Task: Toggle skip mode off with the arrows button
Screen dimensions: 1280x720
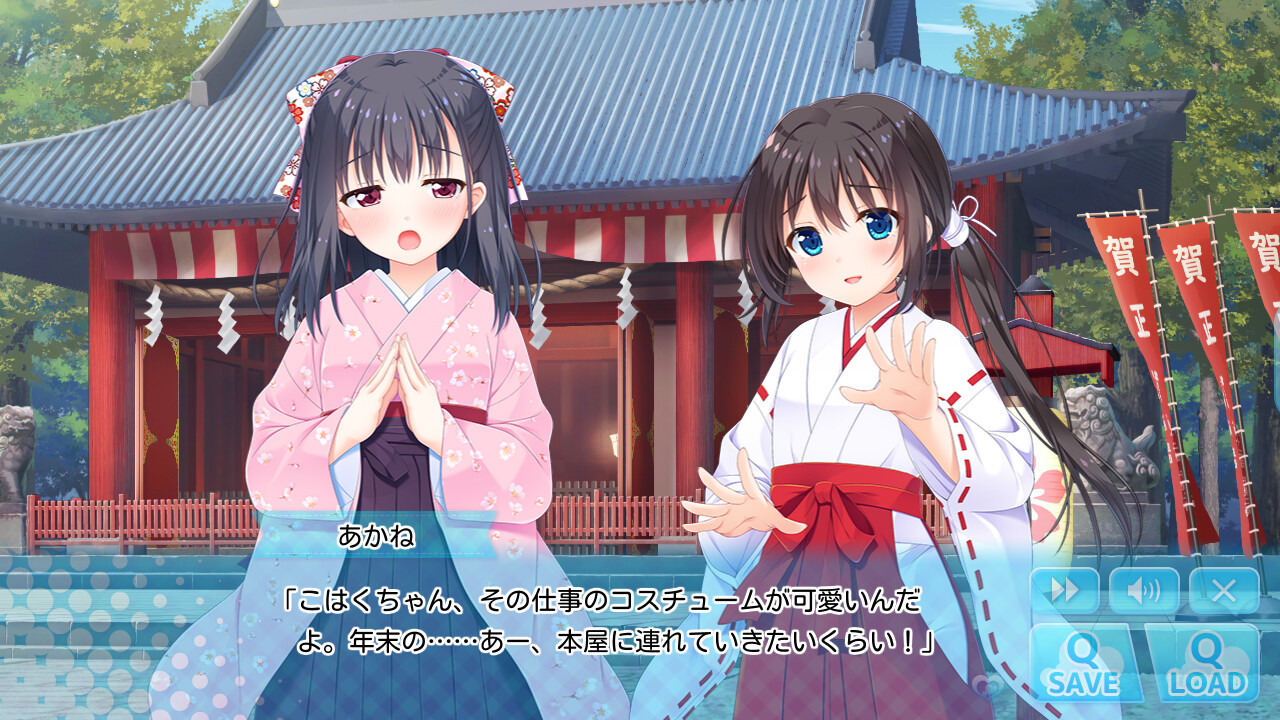Action: coord(1065,590)
